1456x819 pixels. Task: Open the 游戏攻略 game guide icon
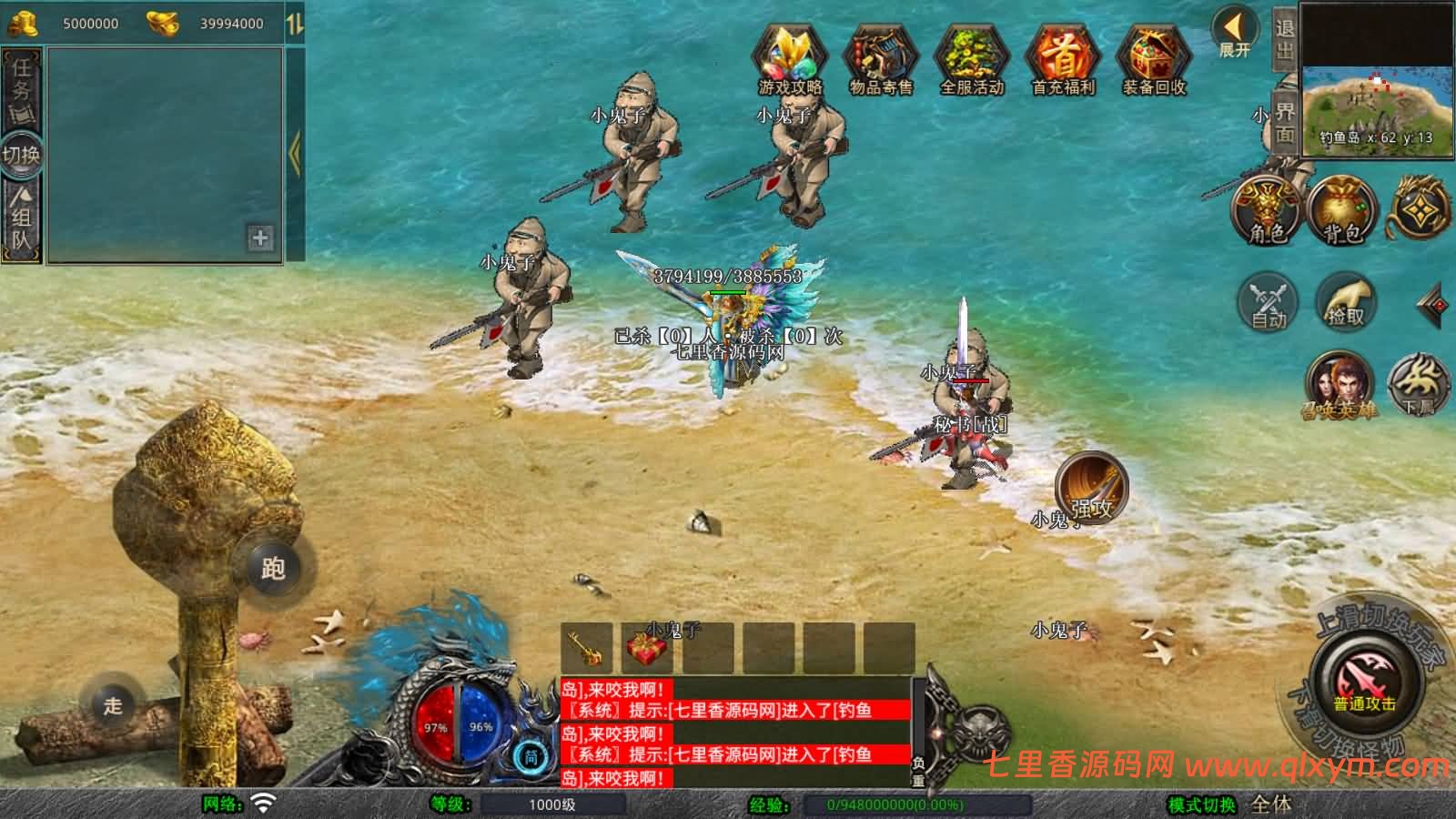(790, 60)
